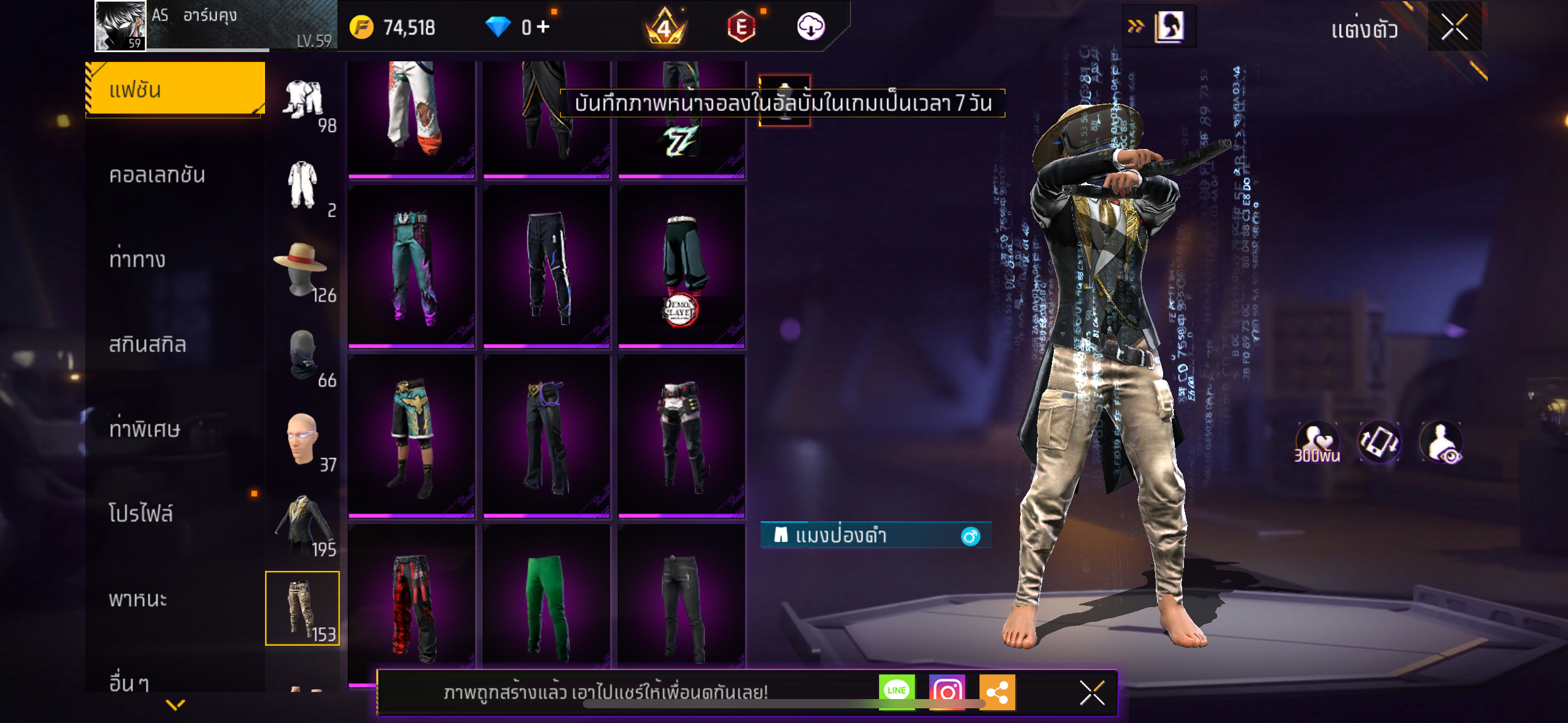Share the screenshot to Instagram
This screenshot has width=1568, height=723.
[x=947, y=692]
